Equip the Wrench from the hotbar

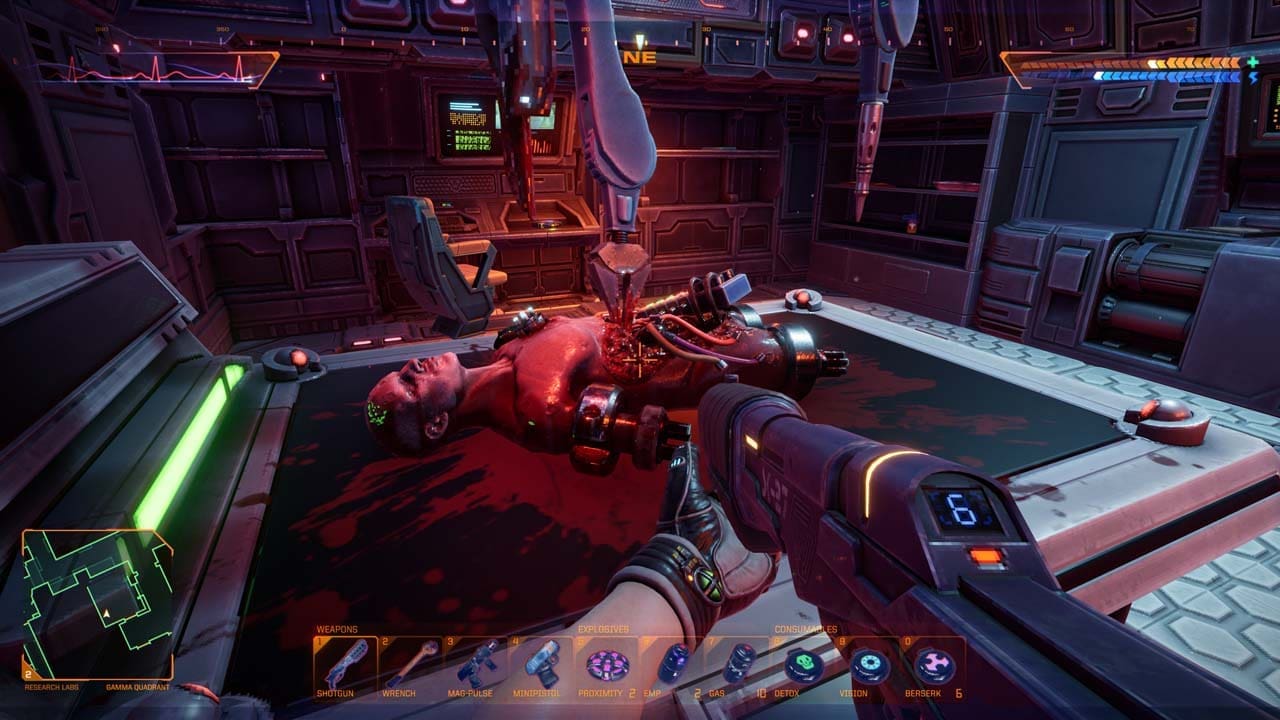coord(409,664)
